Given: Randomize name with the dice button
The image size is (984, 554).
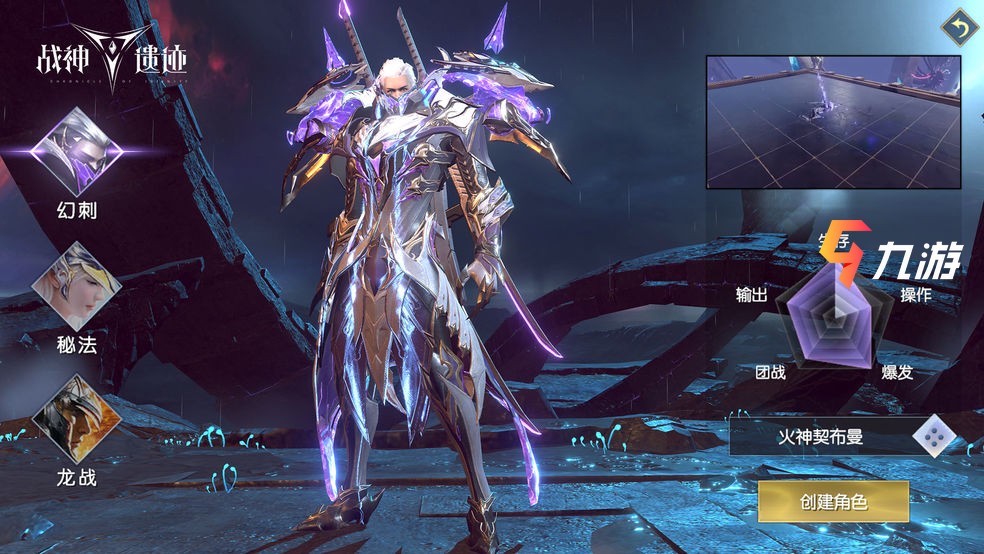Looking at the screenshot, I should [x=935, y=436].
